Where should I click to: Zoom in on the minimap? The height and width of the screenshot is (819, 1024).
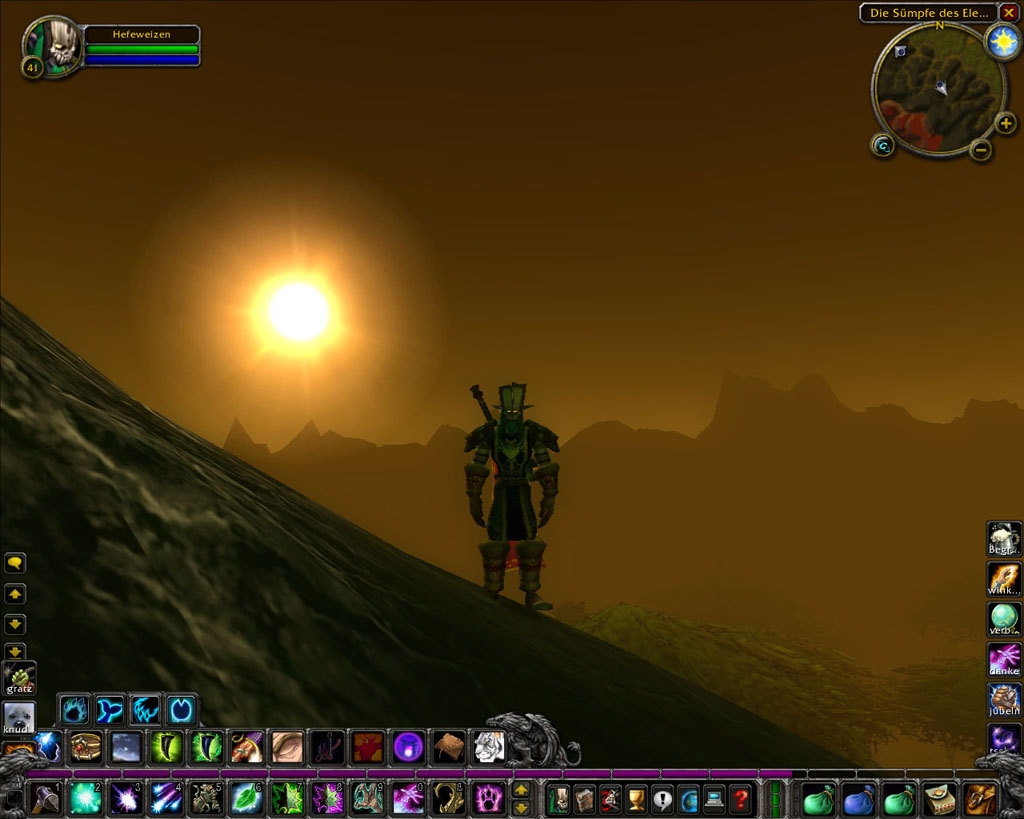(1005, 124)
